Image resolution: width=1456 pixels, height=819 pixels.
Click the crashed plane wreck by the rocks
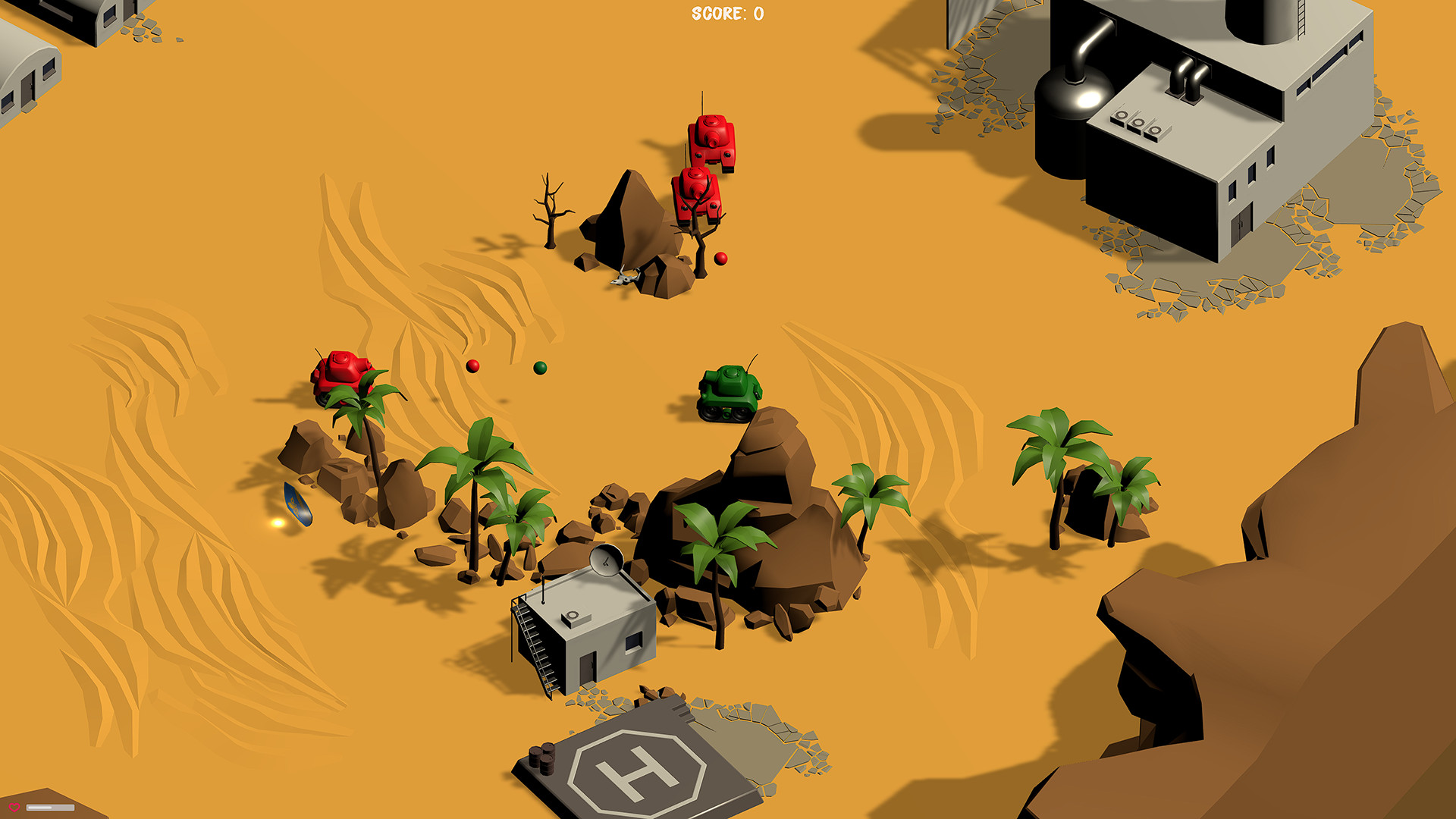[626, 278]
